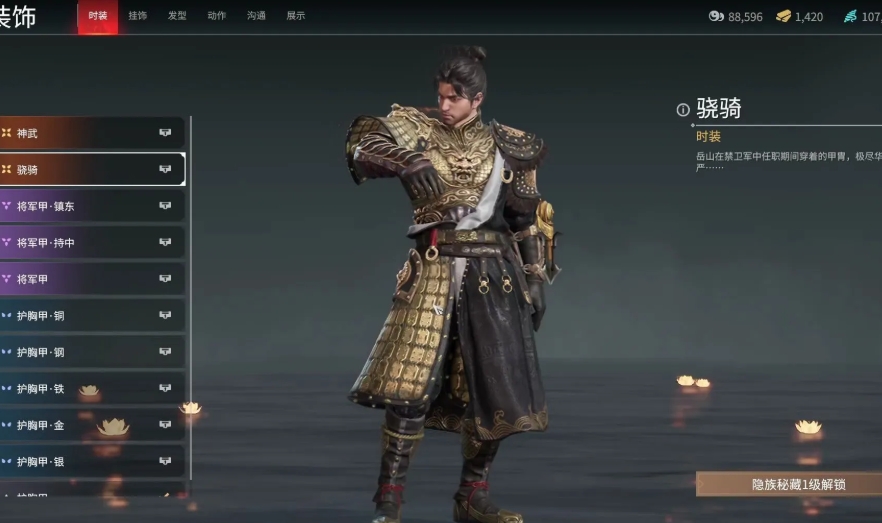
Task: Click the 隐族秘藏1级解锁 unlock button
Action: click(790, 484)
